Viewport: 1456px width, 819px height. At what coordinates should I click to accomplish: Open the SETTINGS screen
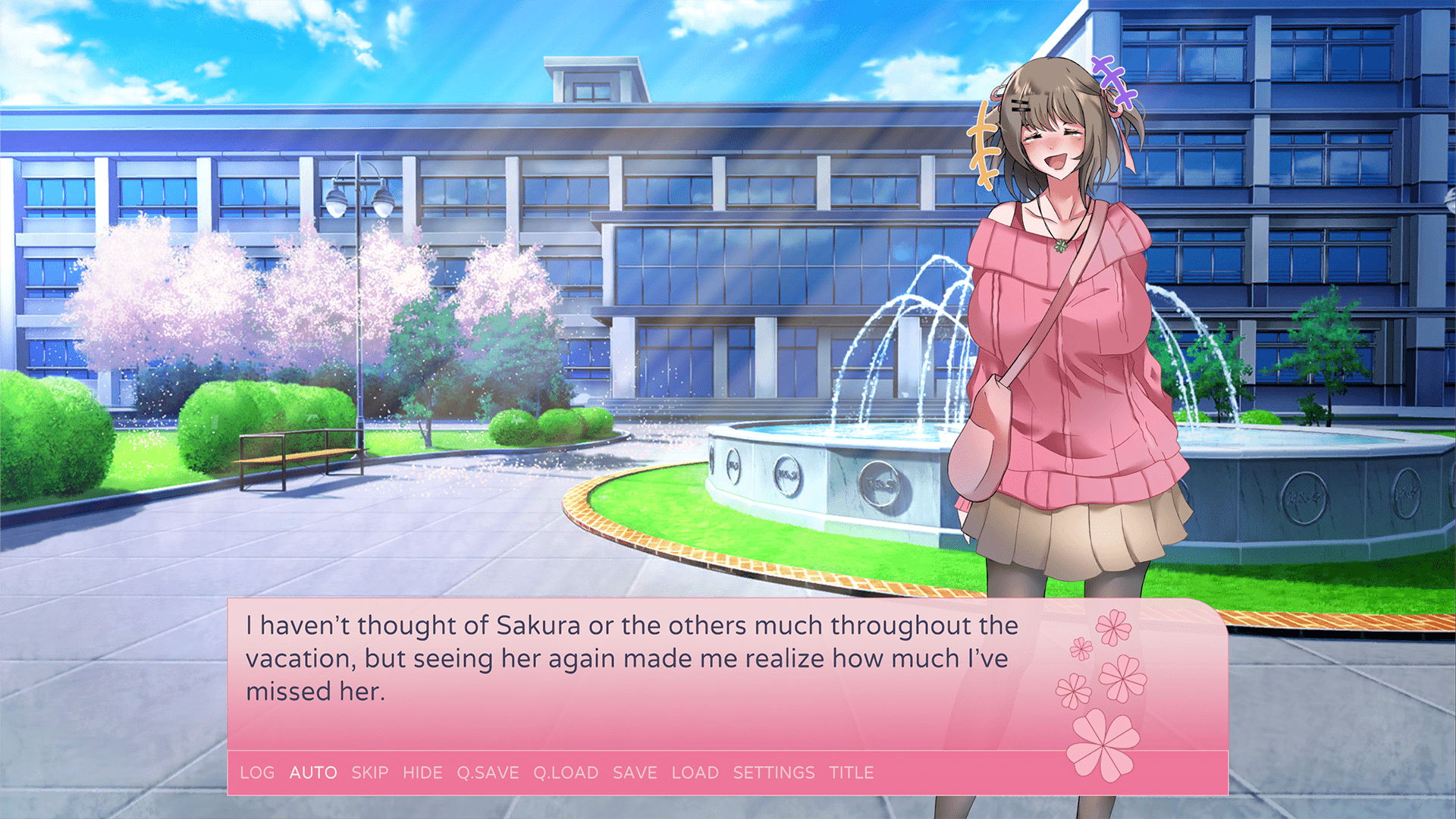[x=773, y=773]
